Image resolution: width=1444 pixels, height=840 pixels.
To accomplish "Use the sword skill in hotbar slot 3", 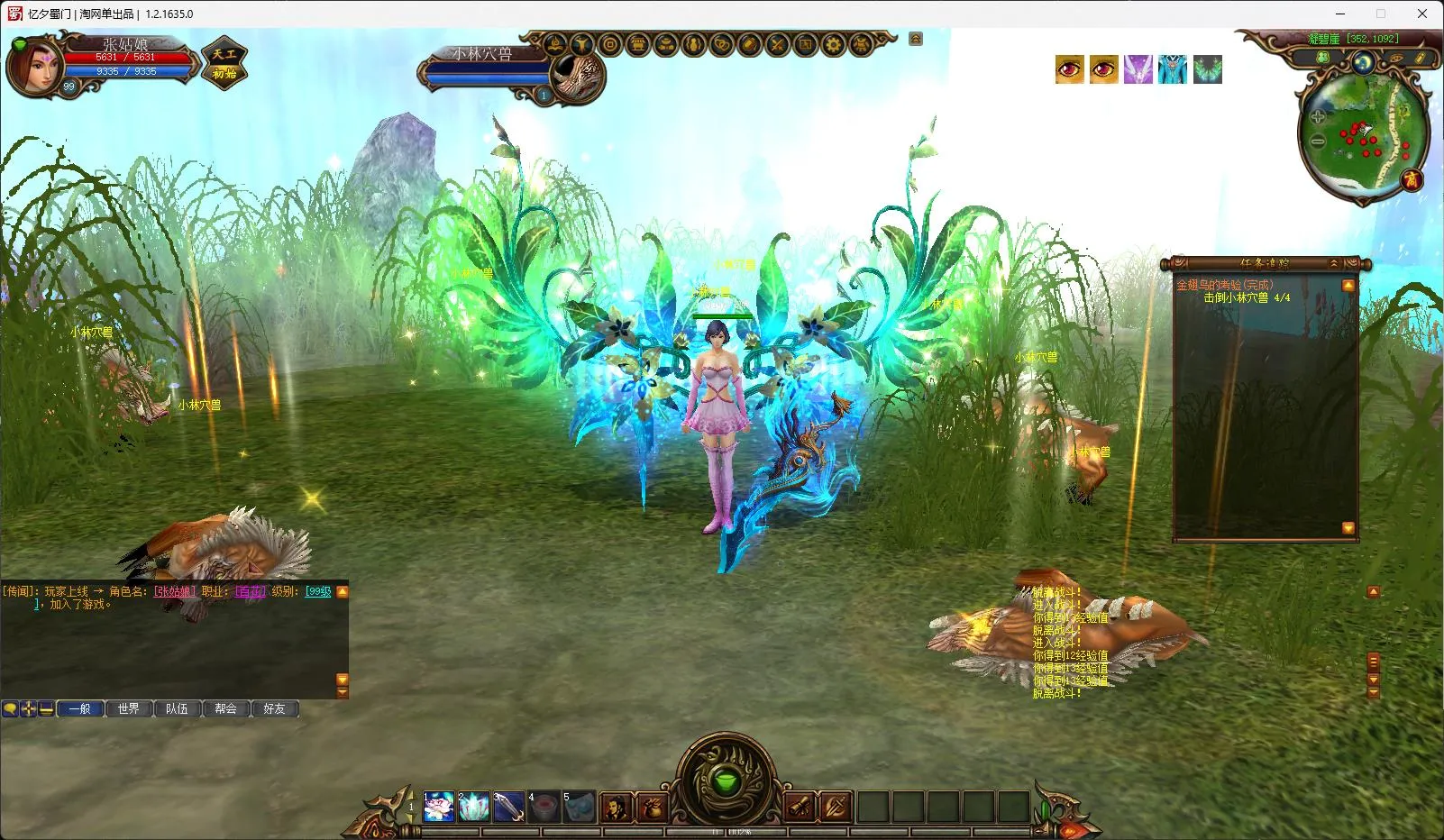I will click(508, 807).
